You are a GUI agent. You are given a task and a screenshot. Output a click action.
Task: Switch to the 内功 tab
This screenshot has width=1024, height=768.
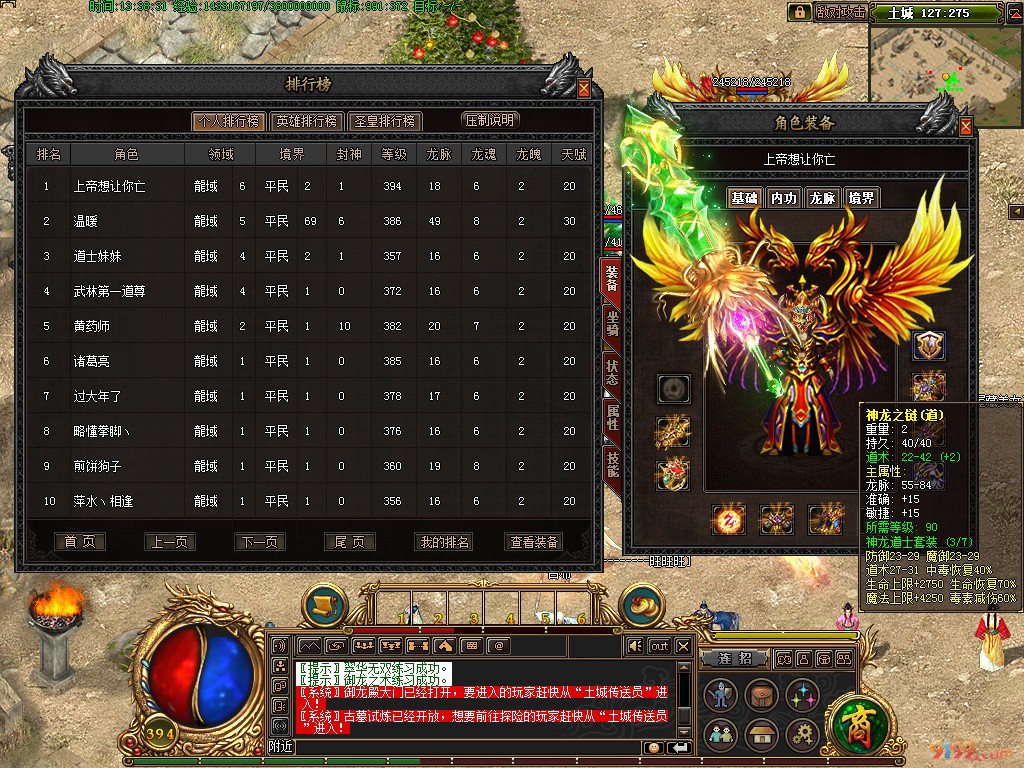[783, 198]
